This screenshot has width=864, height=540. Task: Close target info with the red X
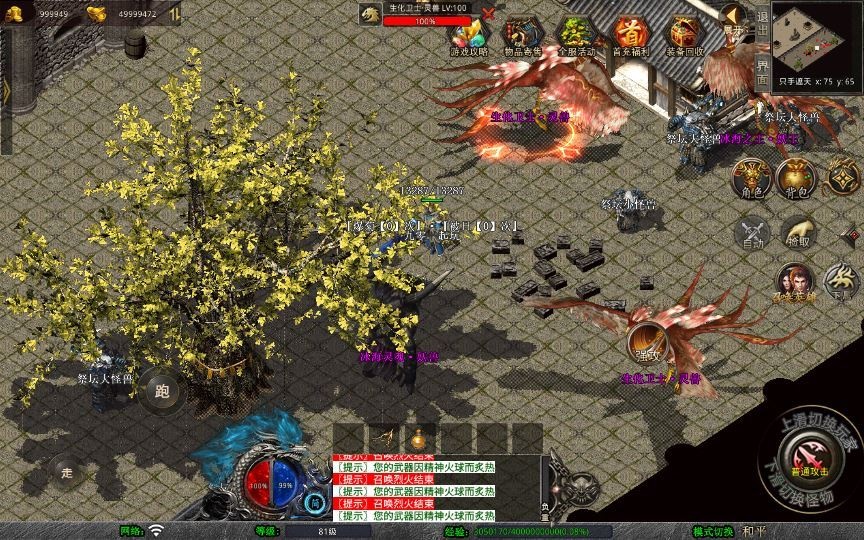488,13
